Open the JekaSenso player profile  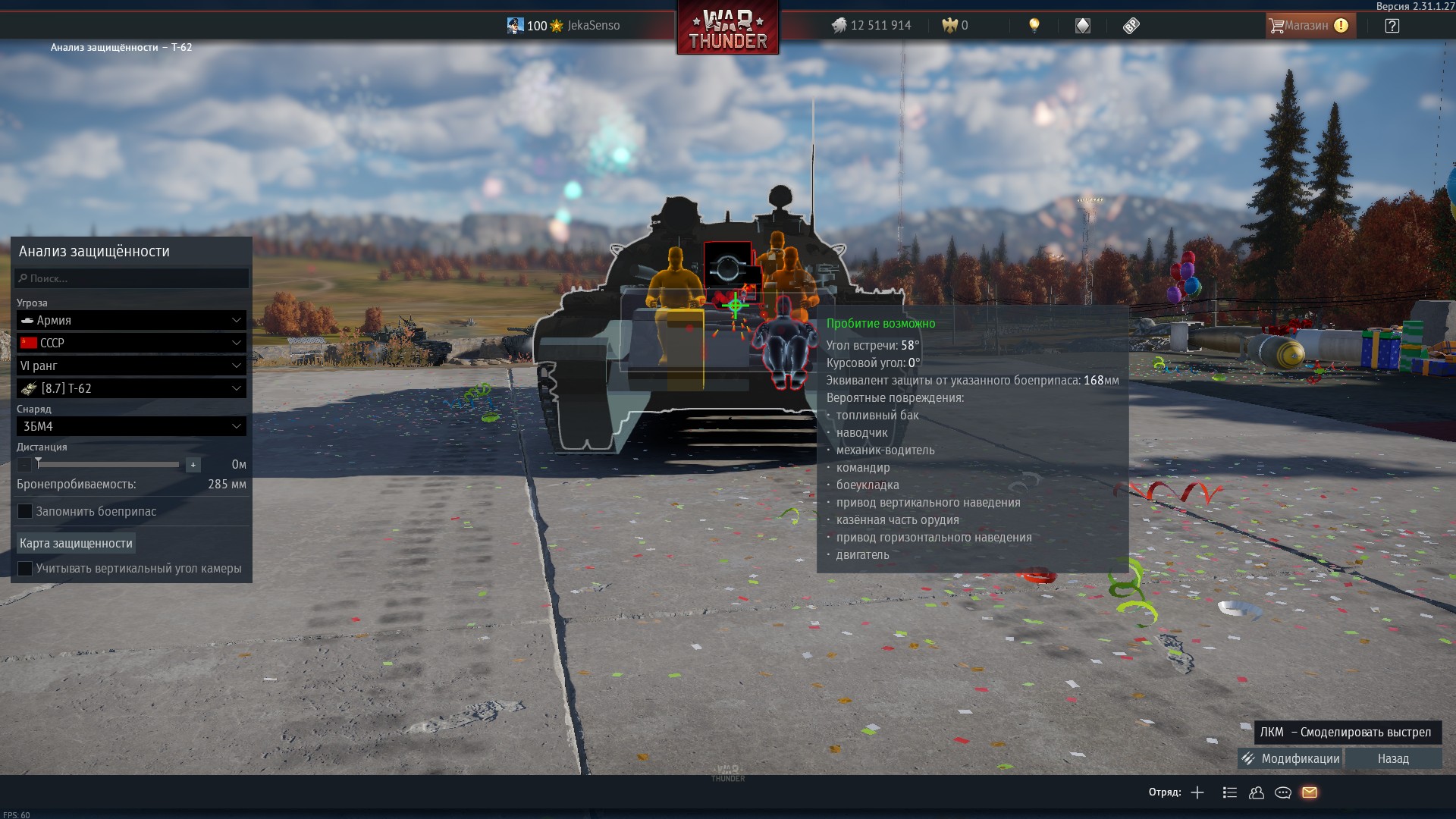pos(564,26)
